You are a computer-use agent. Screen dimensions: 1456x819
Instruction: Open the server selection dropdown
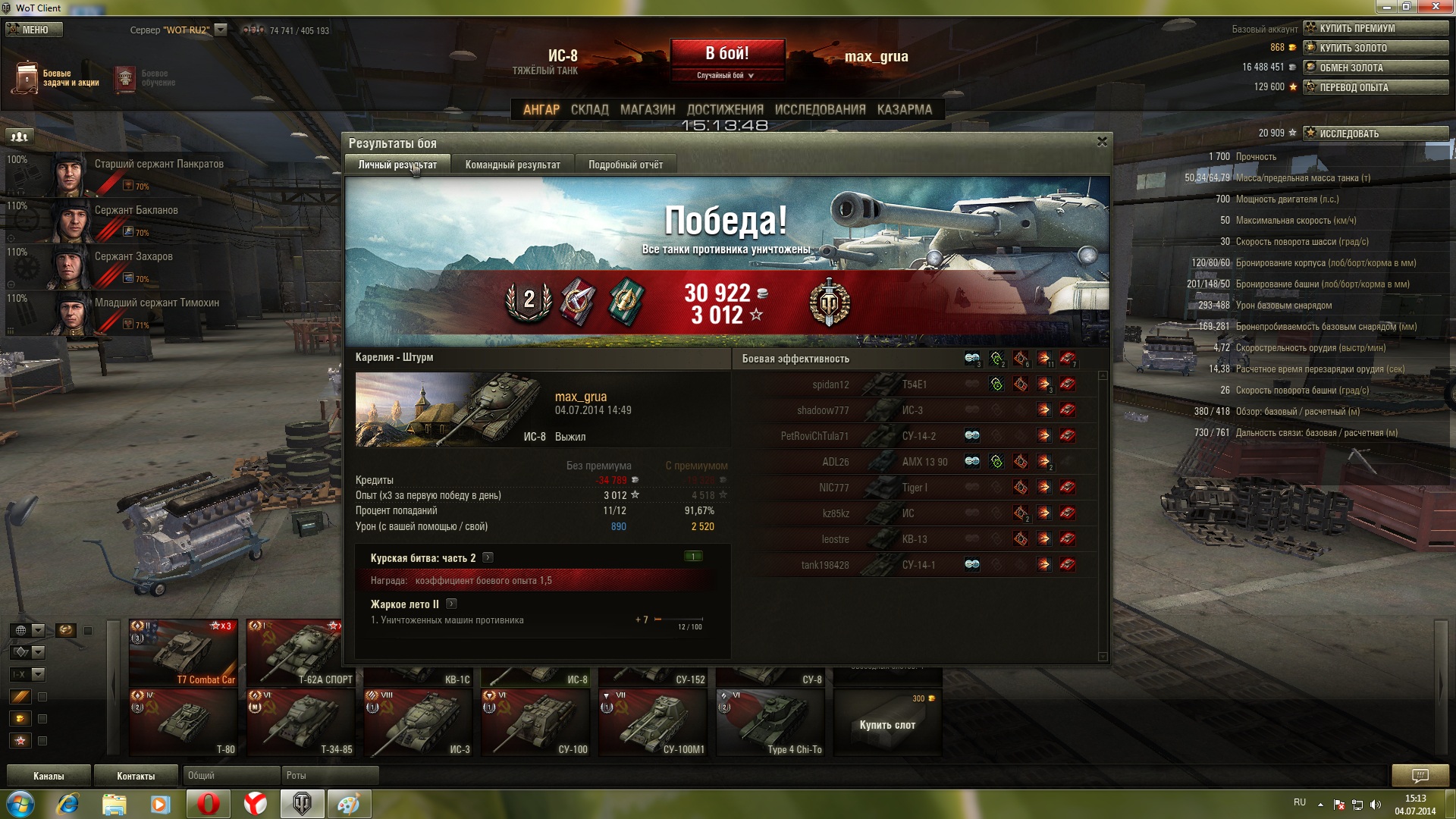pyautogui.click(x=221, y=30)
